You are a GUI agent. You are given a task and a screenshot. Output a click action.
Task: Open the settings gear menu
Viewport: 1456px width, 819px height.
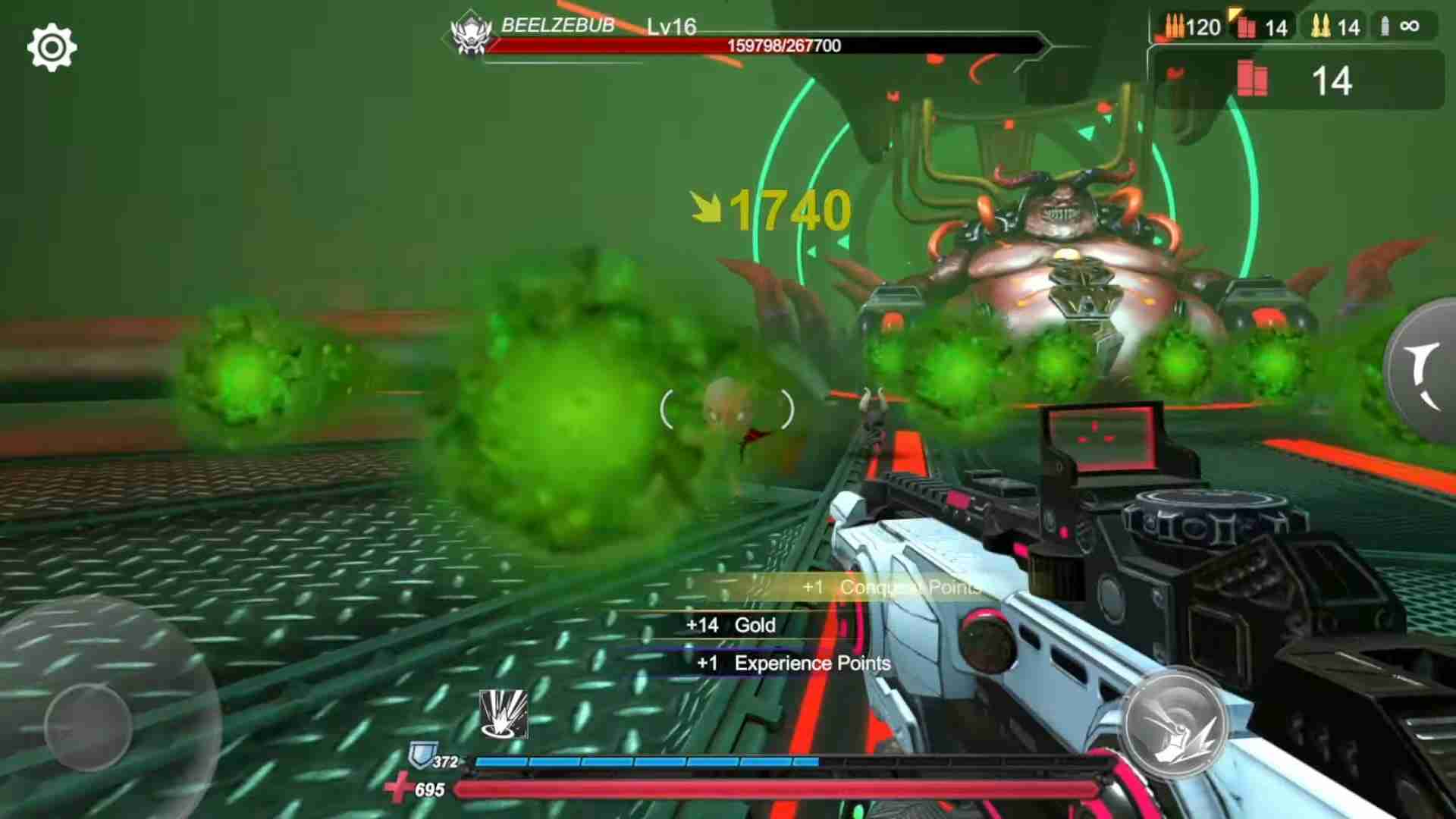[52, 48]
